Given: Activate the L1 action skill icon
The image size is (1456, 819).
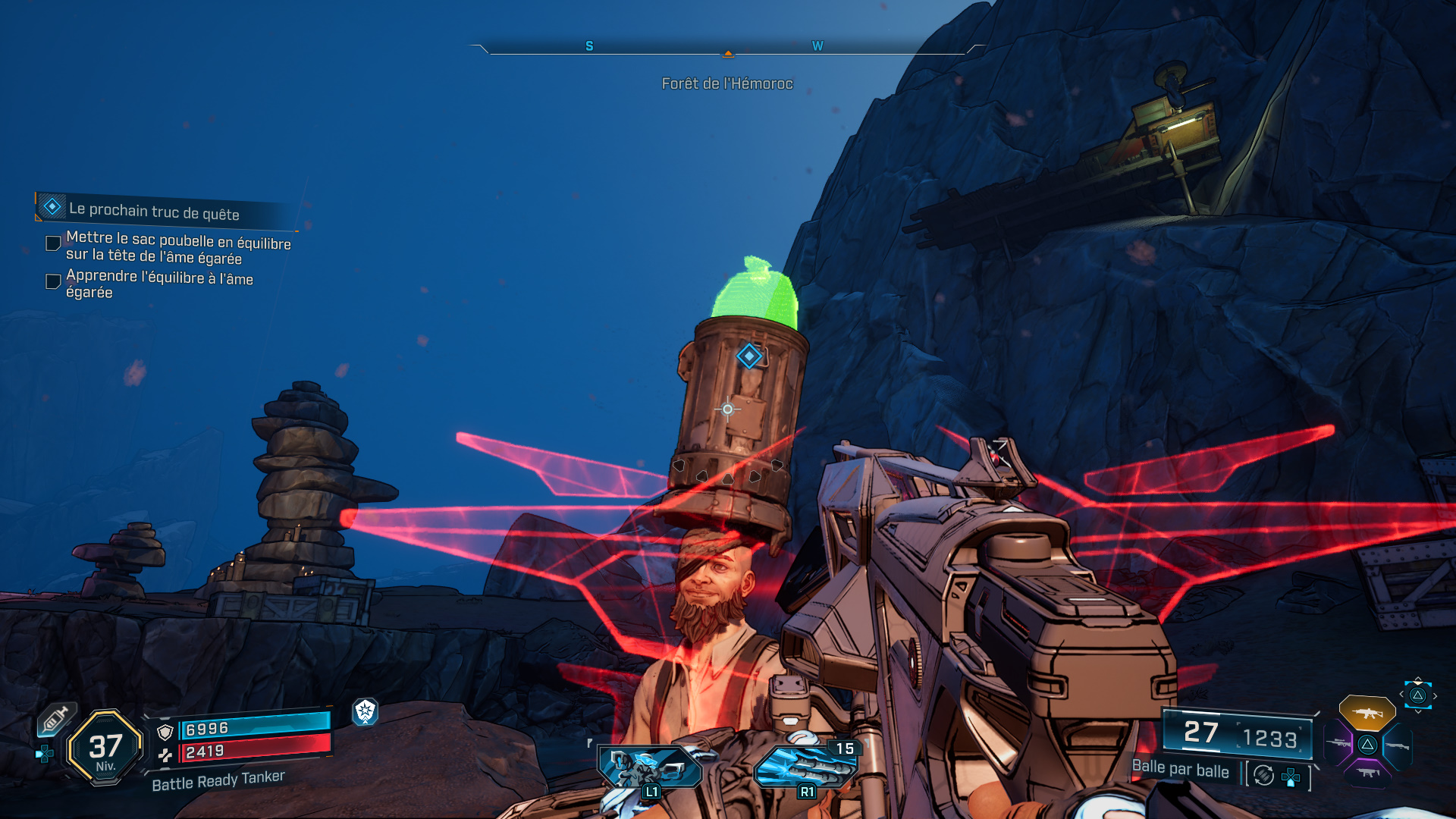Looking at the screenshot, I should (650, 767).
